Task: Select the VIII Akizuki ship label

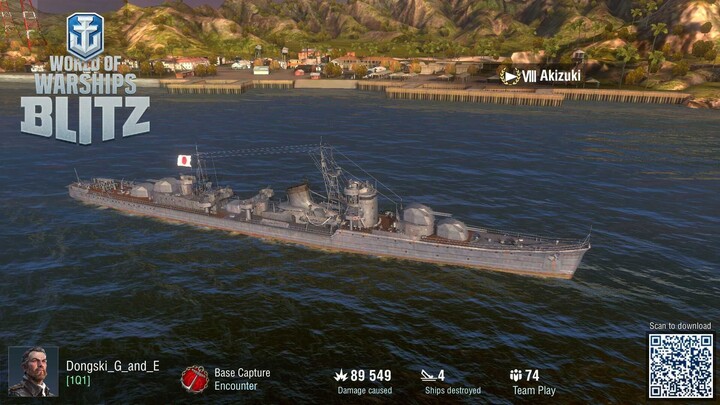Action: 541,76
